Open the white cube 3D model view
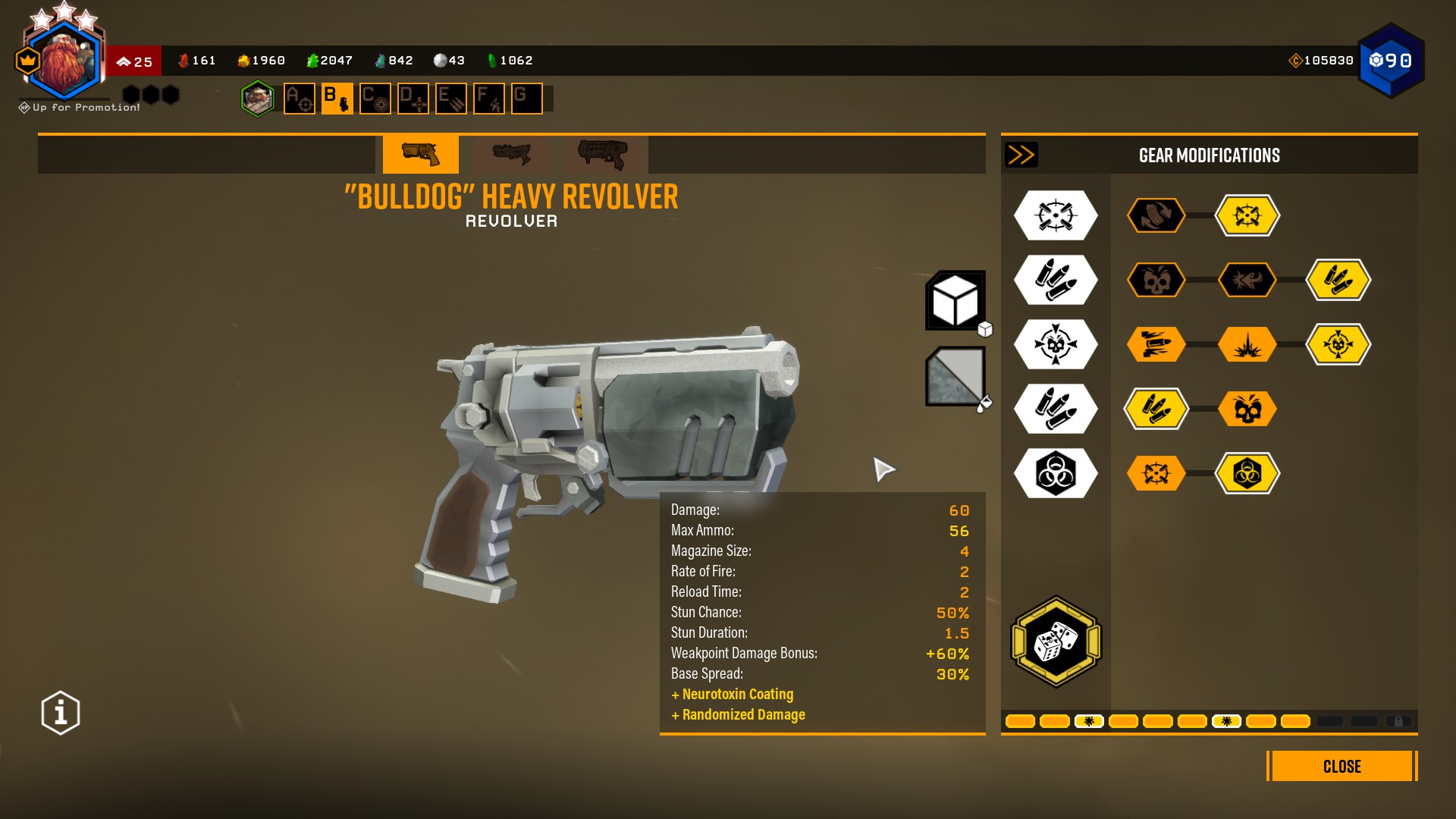The width and height of the screenshot is (1456, 819). [x=955, y=300]
